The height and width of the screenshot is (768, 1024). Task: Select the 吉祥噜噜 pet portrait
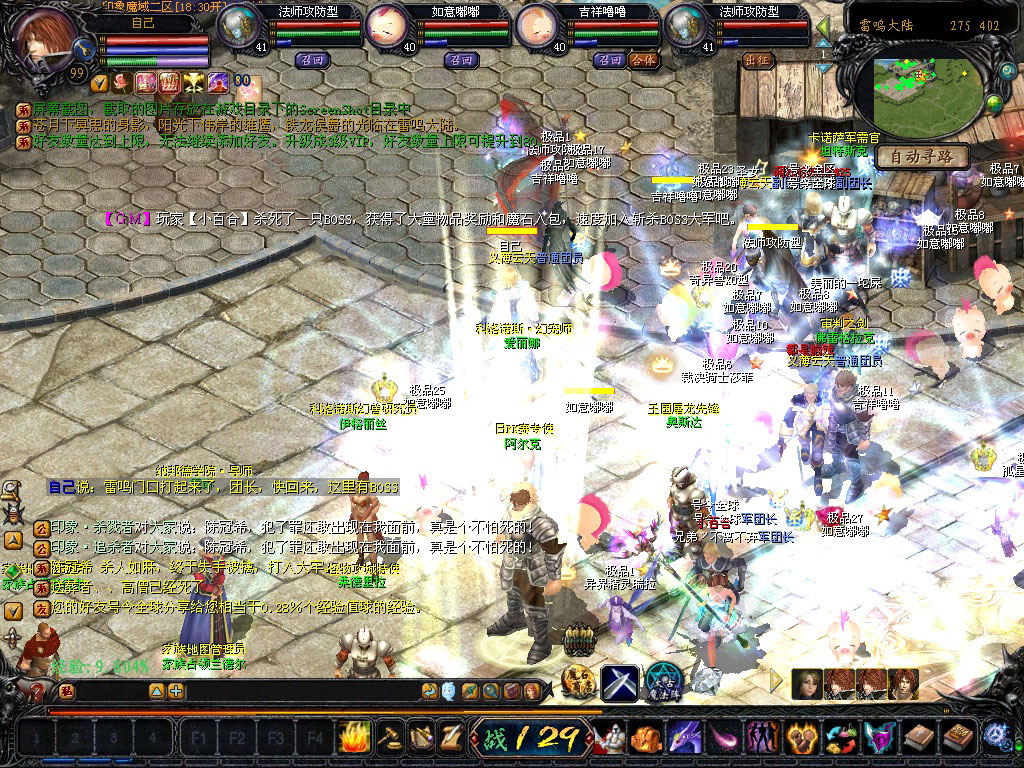(x=537, y=26)
